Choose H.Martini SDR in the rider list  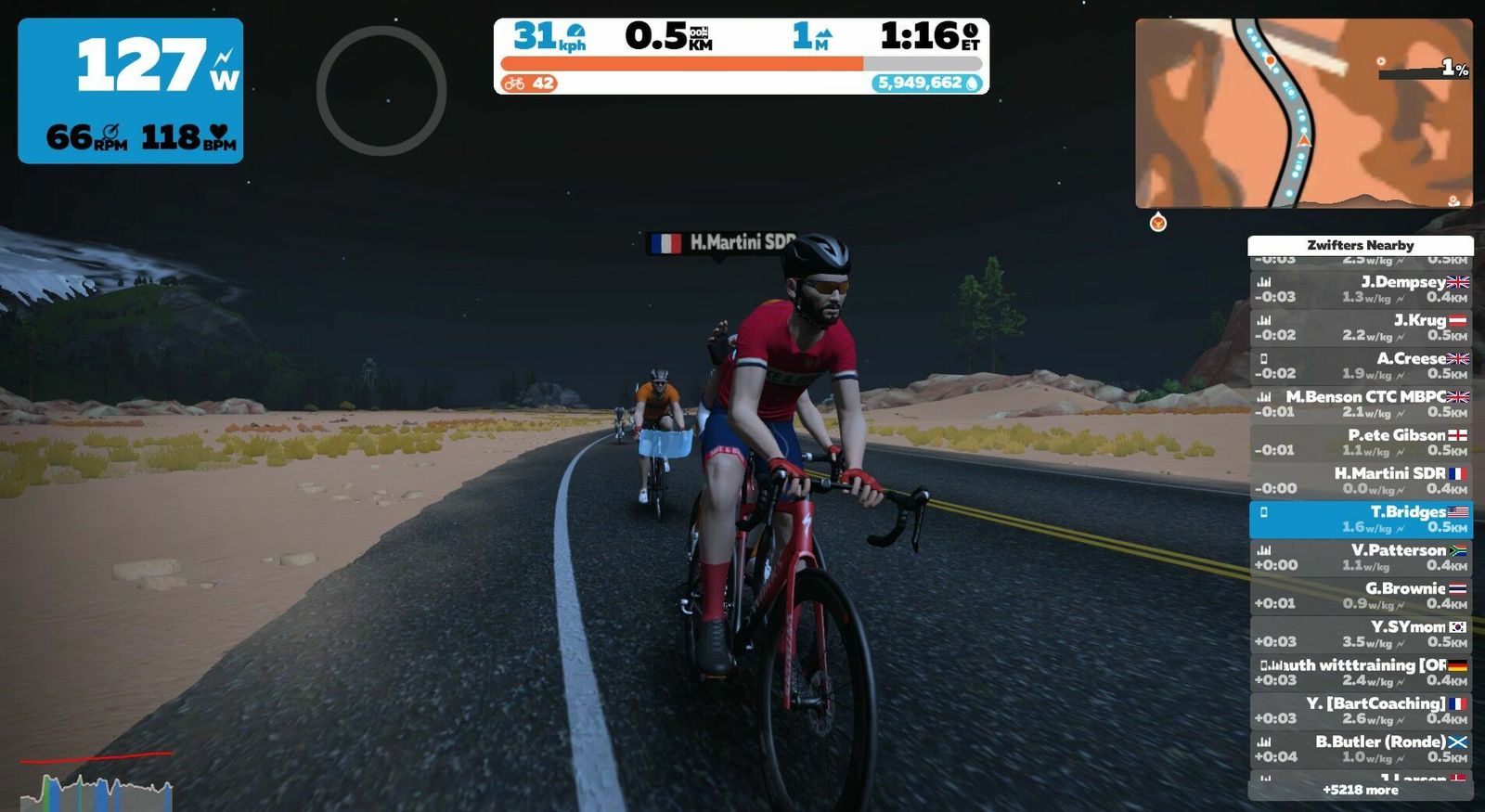(1361, 480)
